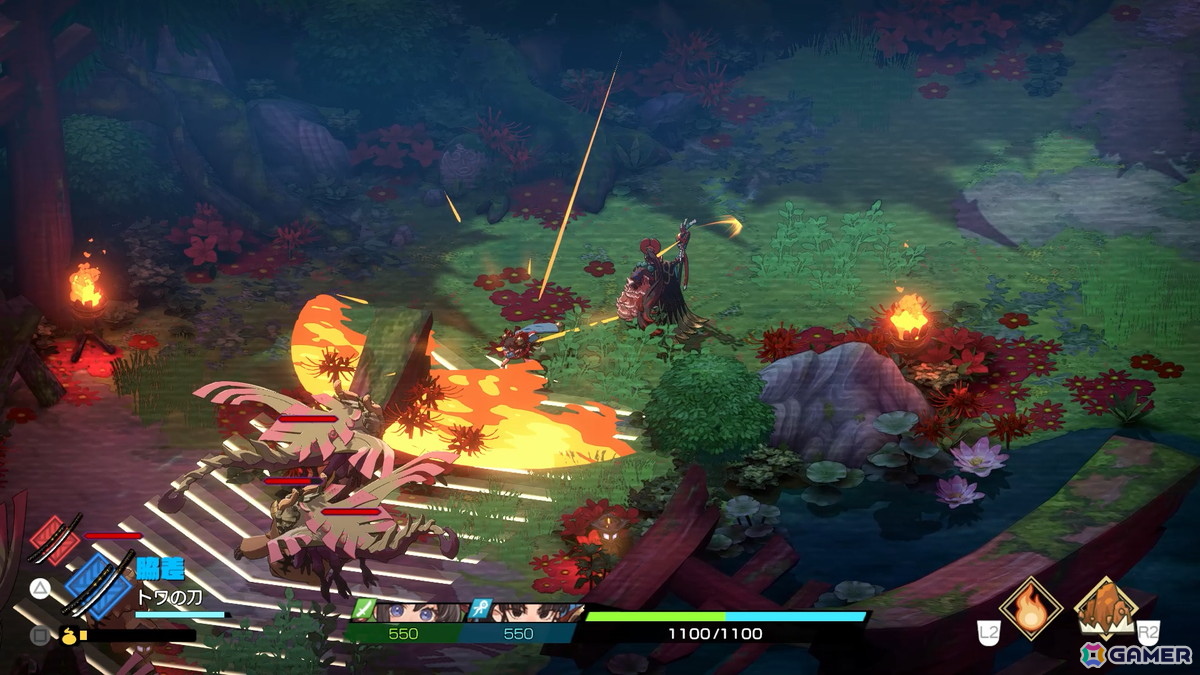This screenshot has width=1200, height=675.
Task: Select the green sword character portrait
Action: click(x=405, y=613)
